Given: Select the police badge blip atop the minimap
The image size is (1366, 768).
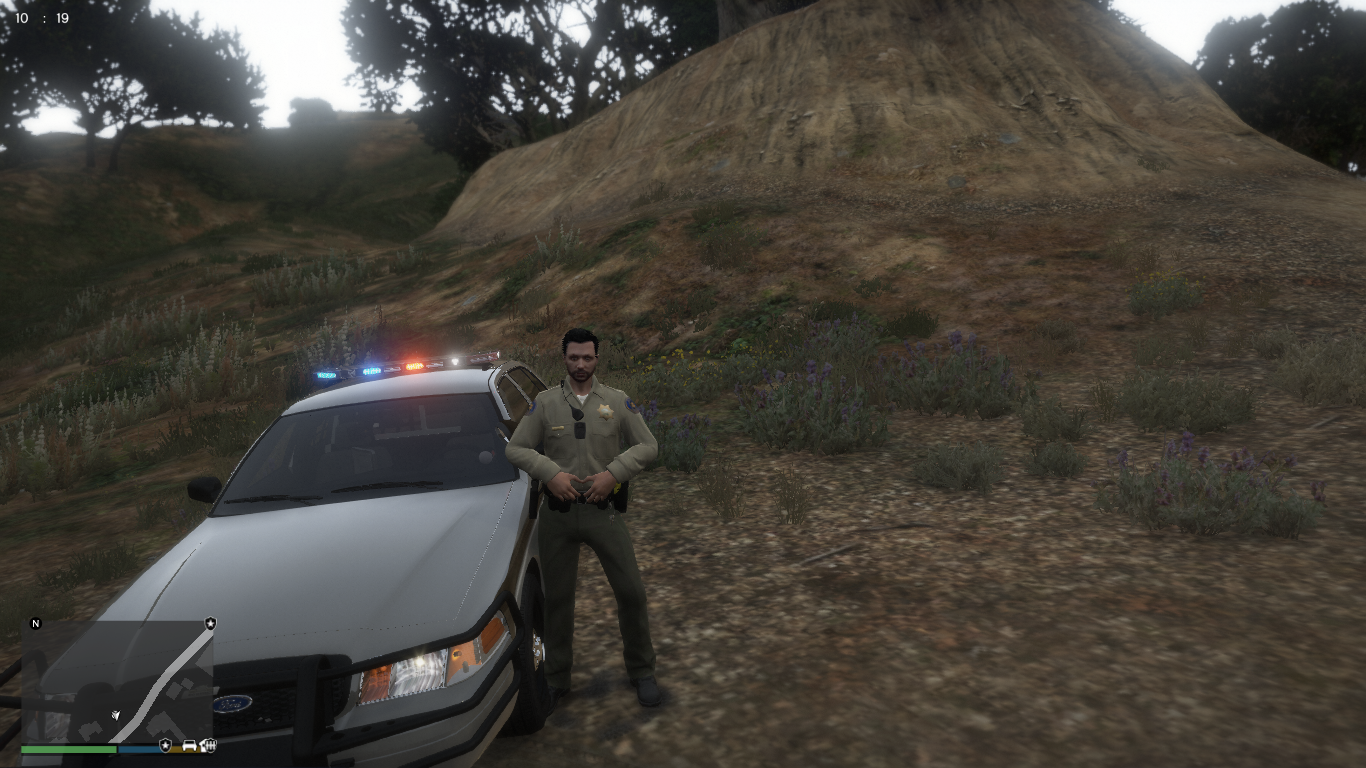Looking at the screenshot, I should (210, 623).
